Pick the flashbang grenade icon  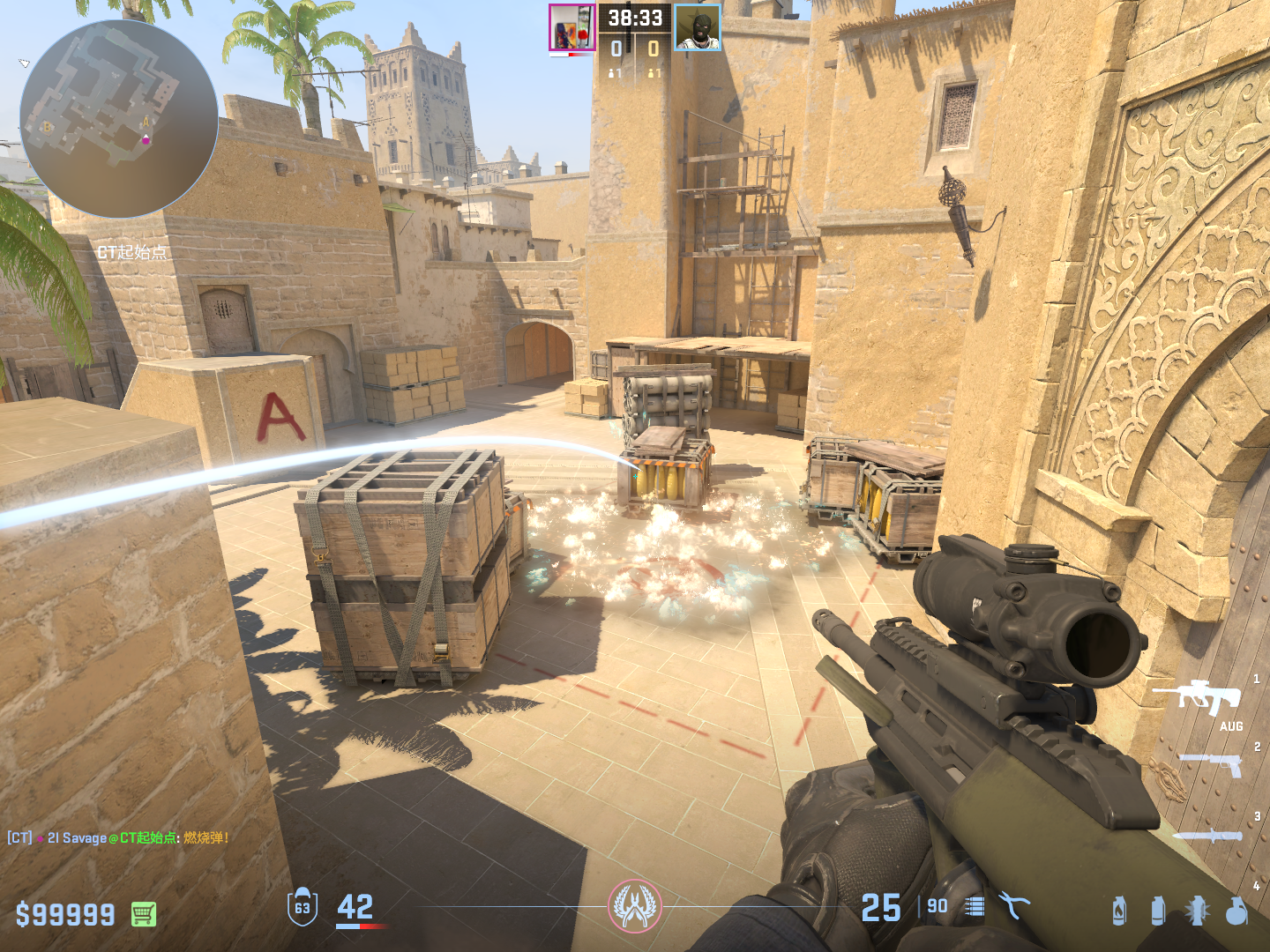pyautogui.click(x=1197, y=911)
